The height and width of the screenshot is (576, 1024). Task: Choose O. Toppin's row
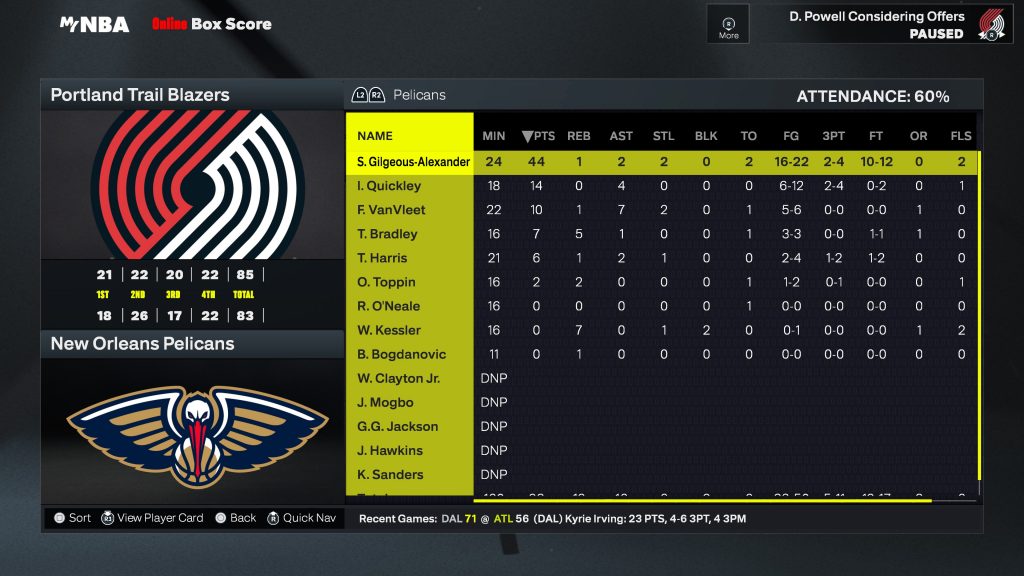click(386, 282)
